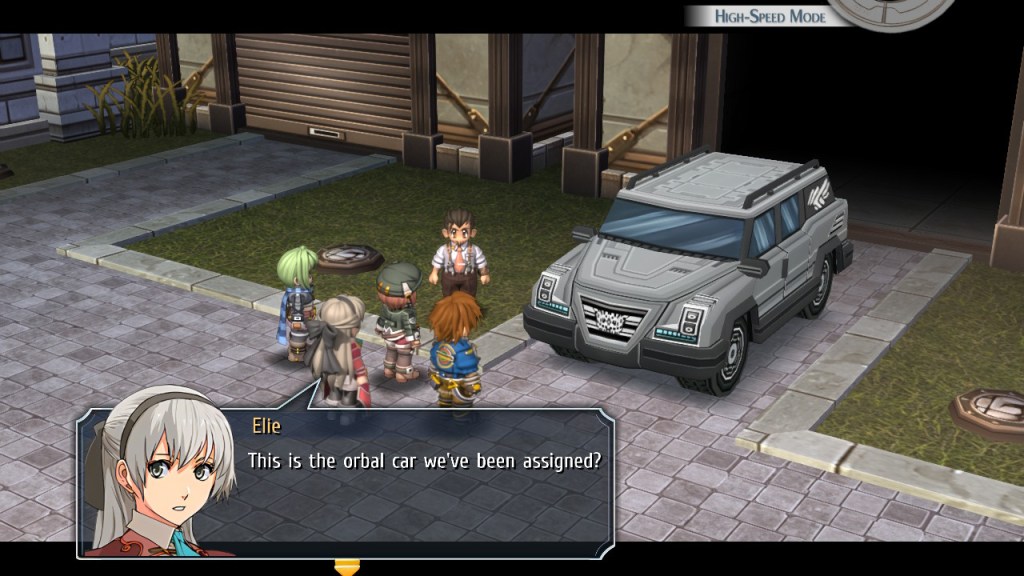Advance Elie's dialogue with the yellow arrow
The height and width of the screenshot is (576, 1024).
[346, 567]
